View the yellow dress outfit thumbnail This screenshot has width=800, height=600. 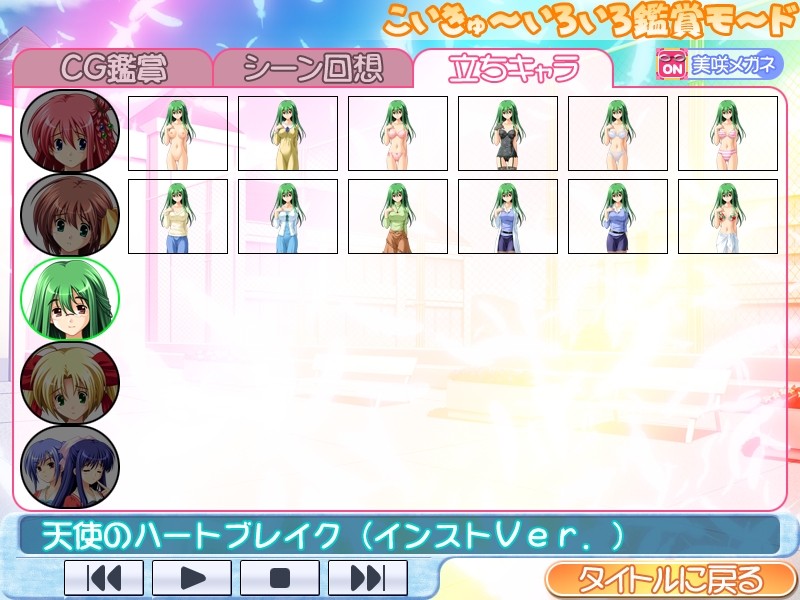coord(288,133)
